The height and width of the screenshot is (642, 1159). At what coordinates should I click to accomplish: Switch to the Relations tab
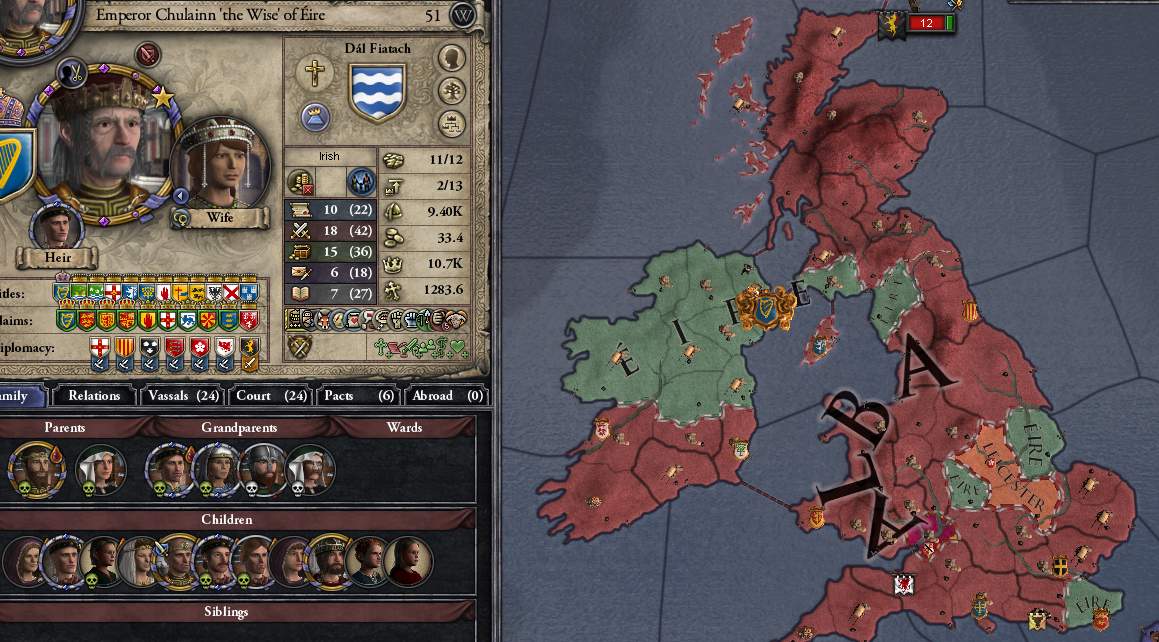[x=94, y=396]
